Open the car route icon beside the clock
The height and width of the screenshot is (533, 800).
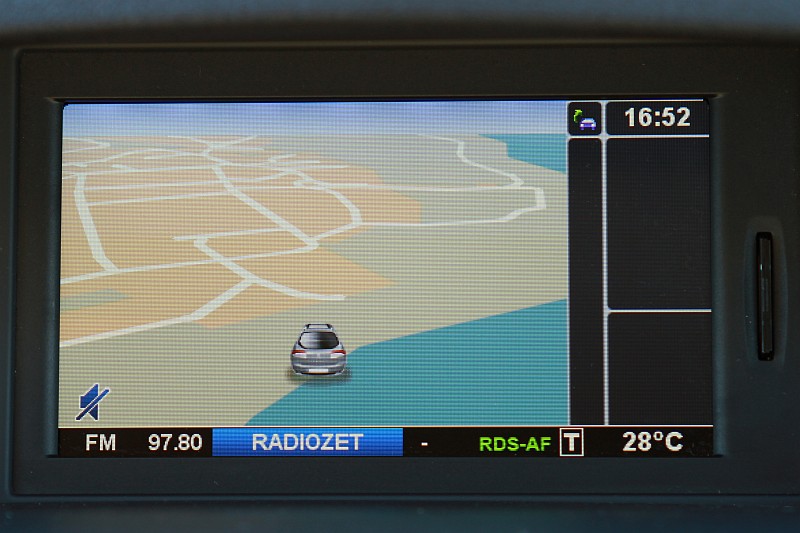pyautogui.click(x=585, y=119)
